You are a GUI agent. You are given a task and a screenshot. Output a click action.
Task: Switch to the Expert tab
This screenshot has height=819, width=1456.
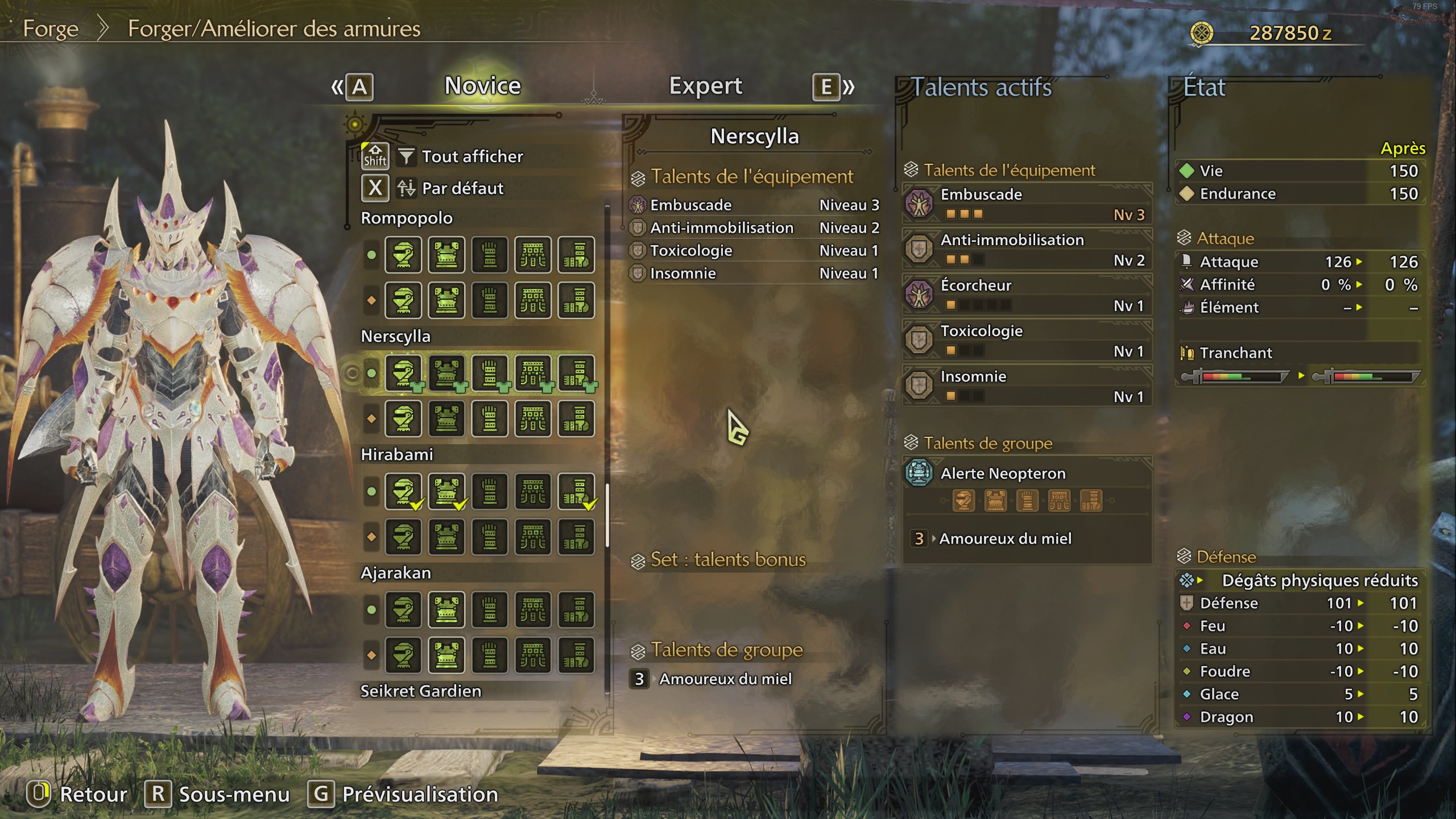pos(705,85)
